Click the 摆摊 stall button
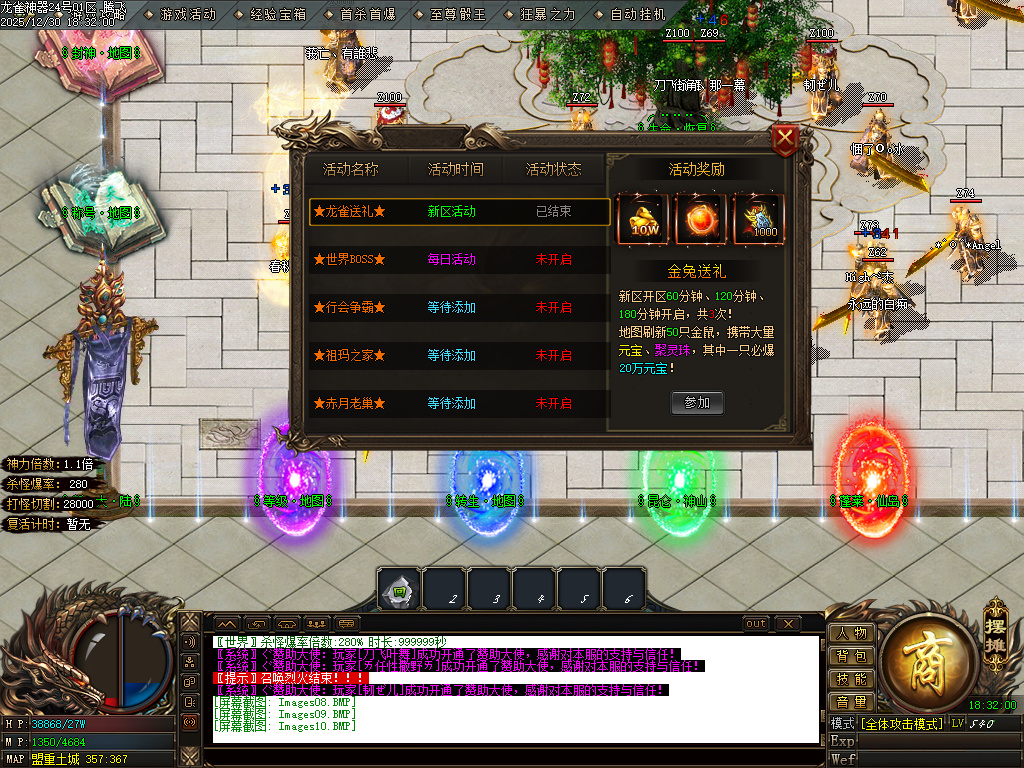The image size is (1024, 768). (x=994, y=629)
